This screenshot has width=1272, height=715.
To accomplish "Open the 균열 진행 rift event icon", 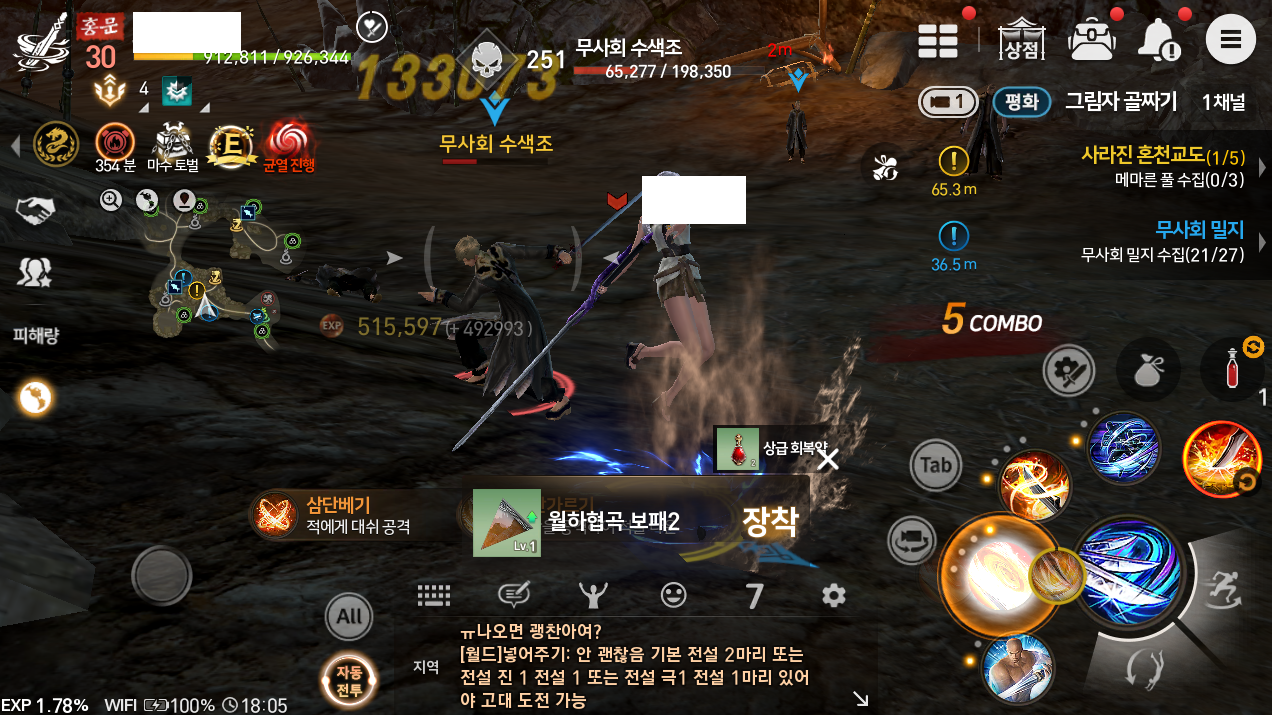I will coord(288,147).
